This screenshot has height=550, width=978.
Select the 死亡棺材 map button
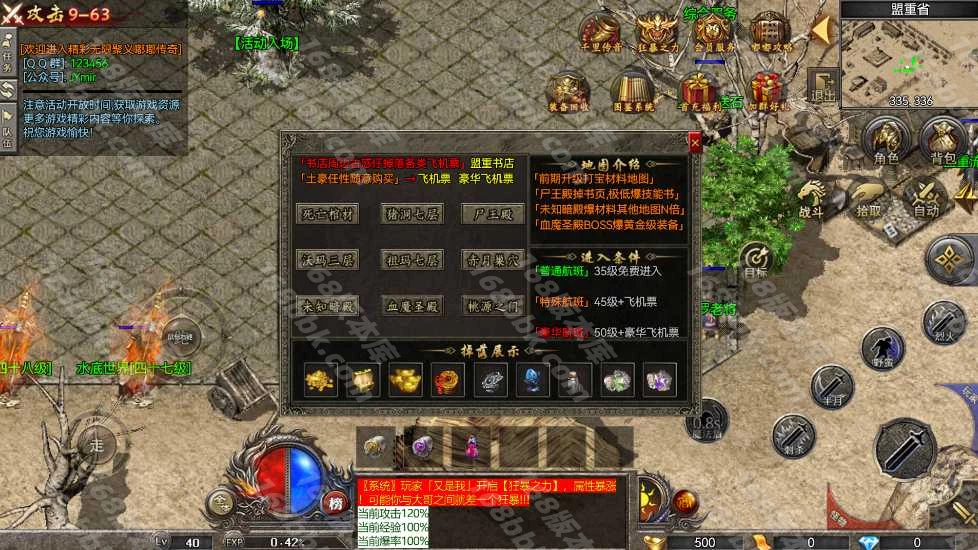click(328, 214)
